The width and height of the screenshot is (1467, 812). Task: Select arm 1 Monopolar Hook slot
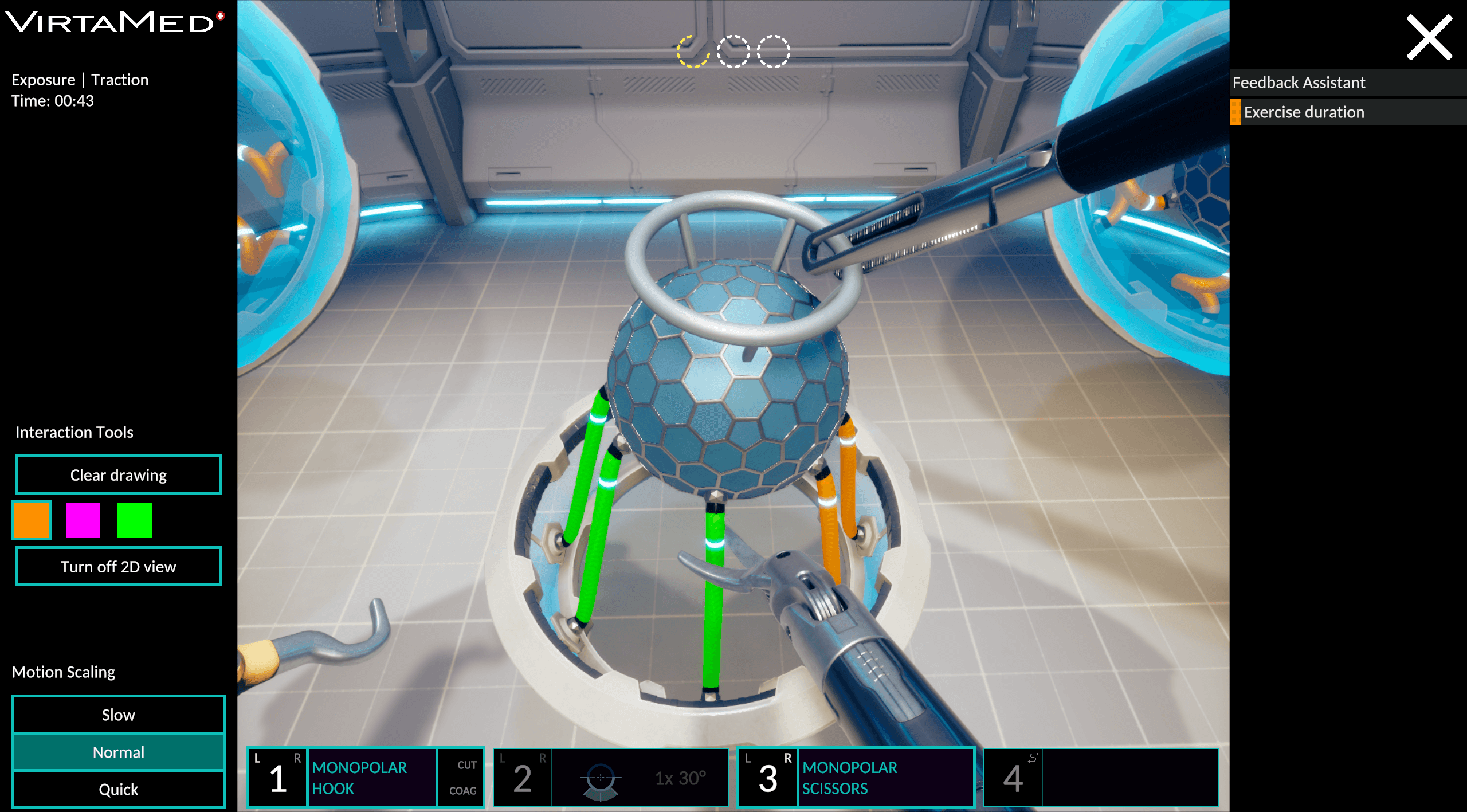(x=365, y=778)
